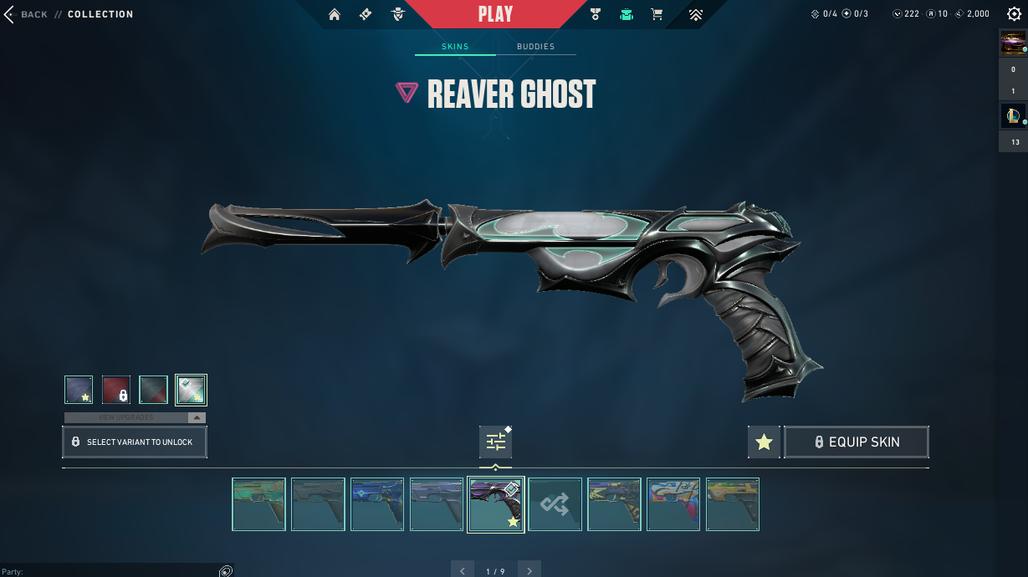Click Select Variant to Unlock button

tap(135, 442)
